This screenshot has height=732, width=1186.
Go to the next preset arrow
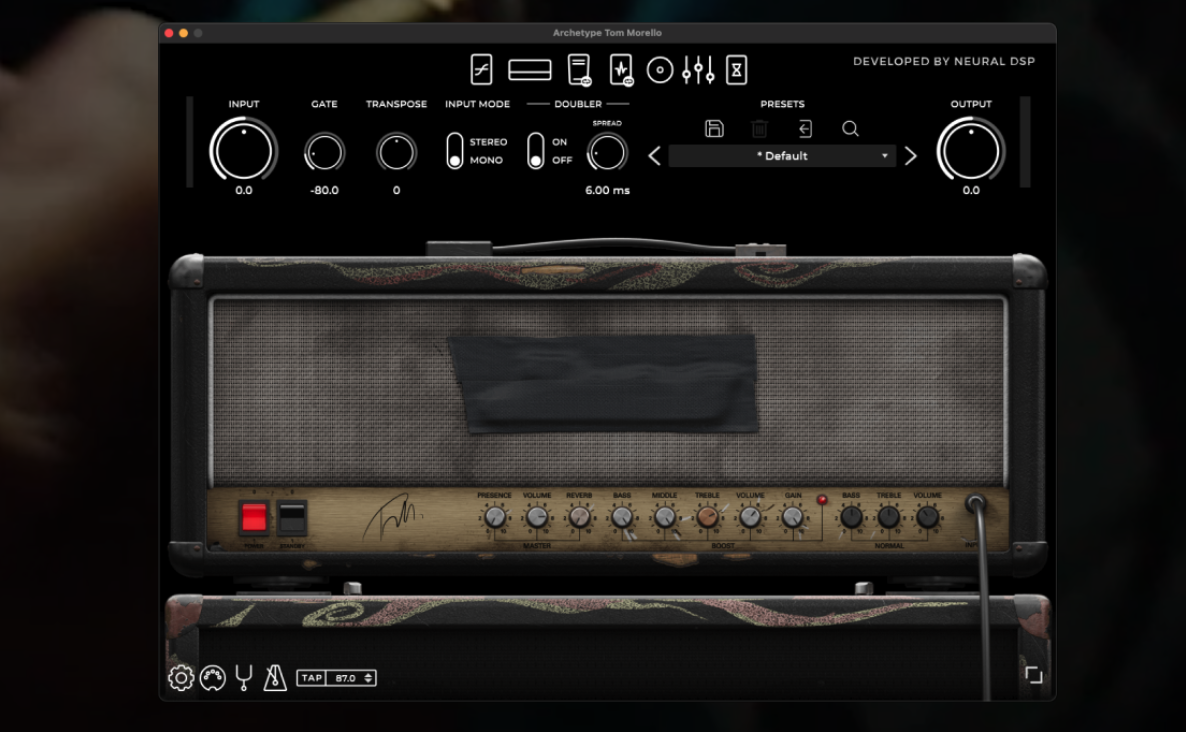[x=910, y=156]
